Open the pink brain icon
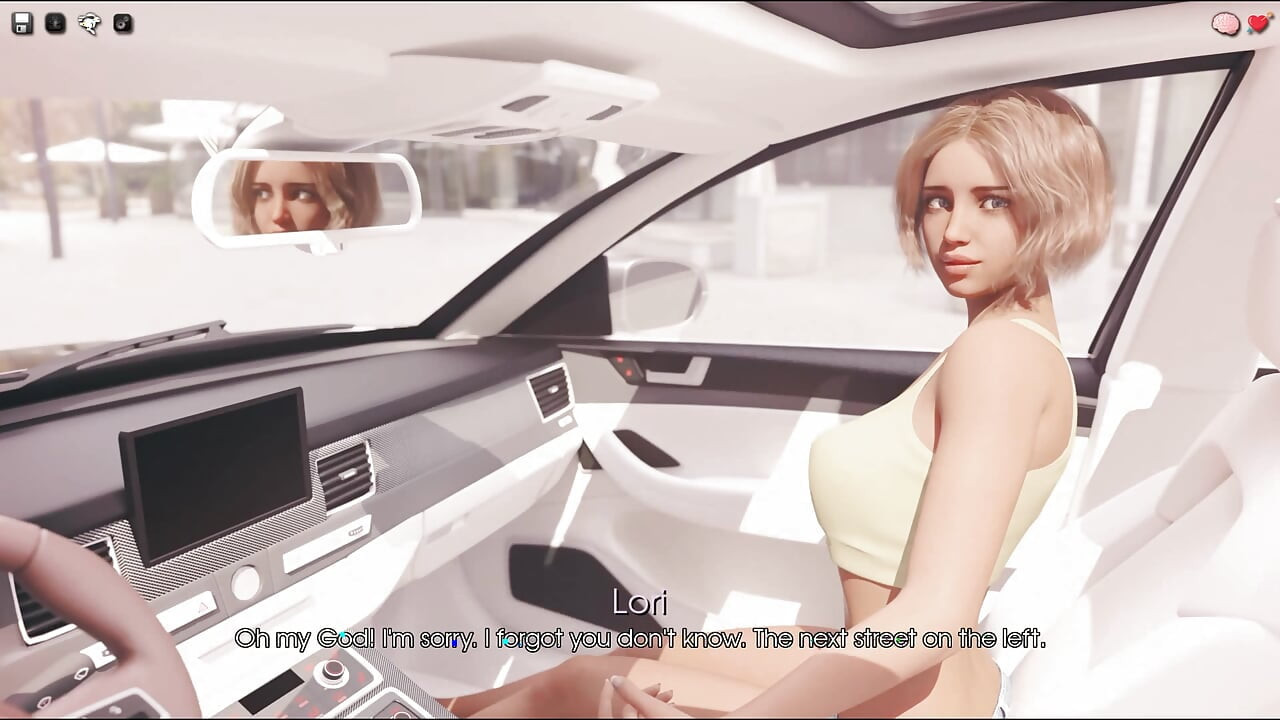This screenshot has height=720, width=1280. pyautogui.click(x=1225, y=24)
